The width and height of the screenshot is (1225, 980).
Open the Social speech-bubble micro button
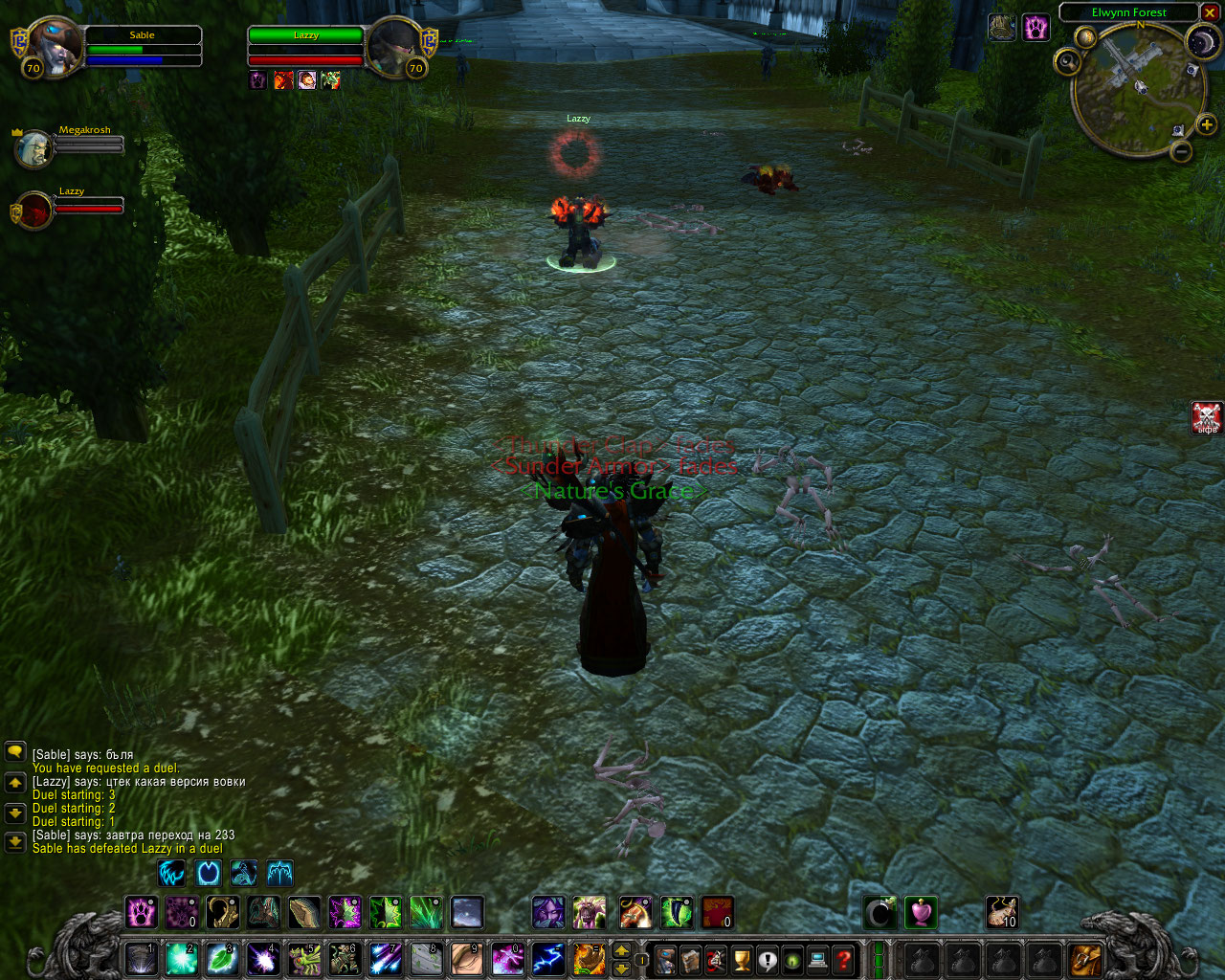pyautogui.click(x=768, y=959)
